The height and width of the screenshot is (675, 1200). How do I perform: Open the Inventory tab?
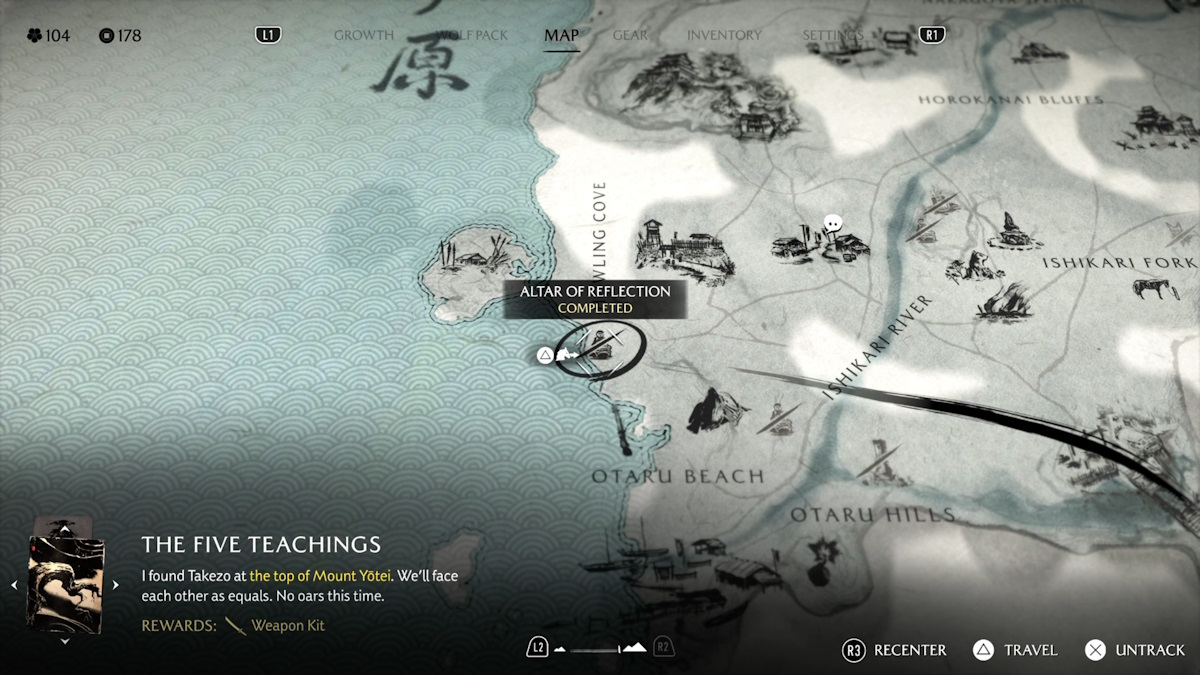coord(723,35)
